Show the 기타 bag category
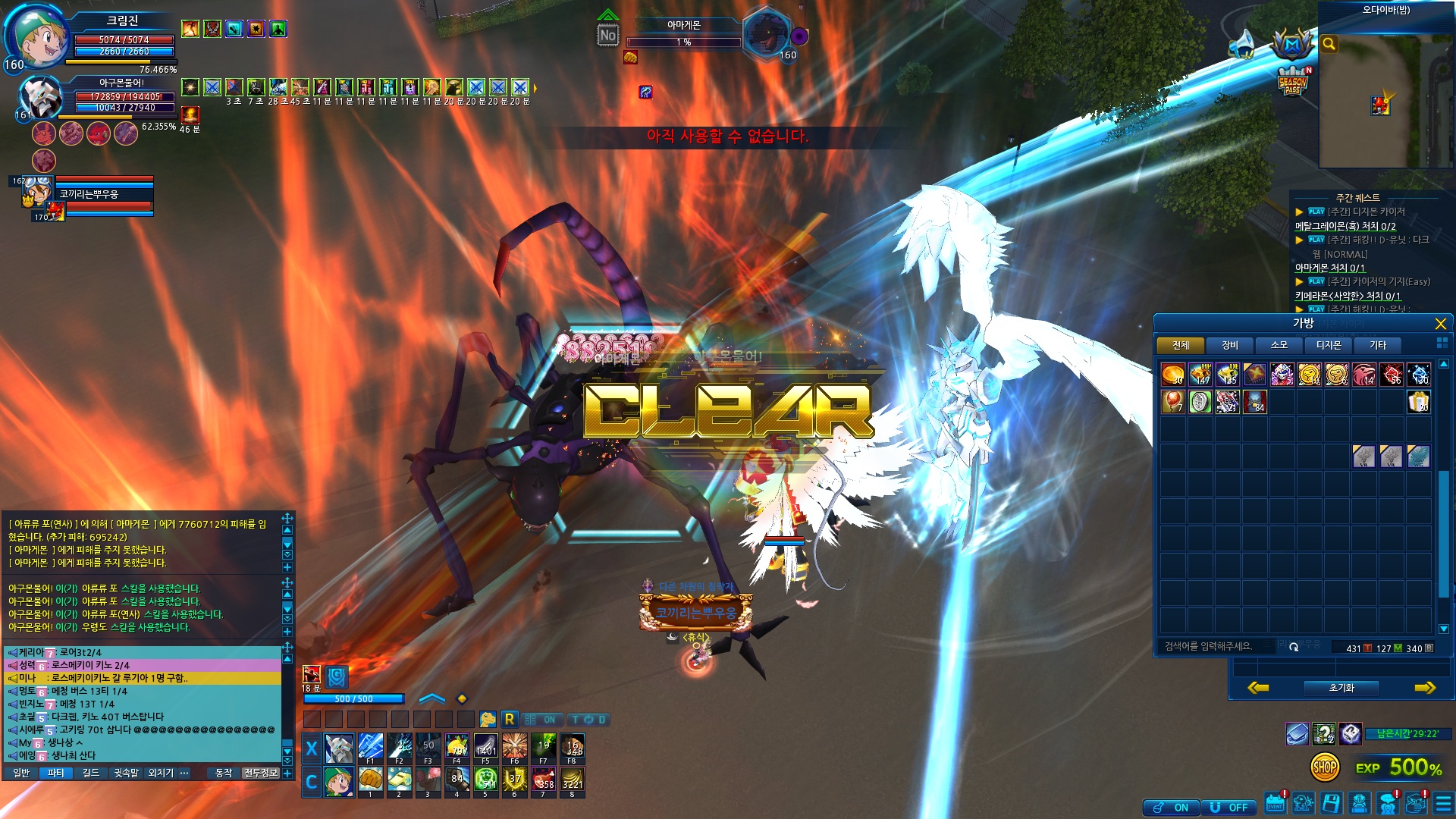This screenshot has width=1456, height=819. pyautogui.click(x=1377, y=346)
